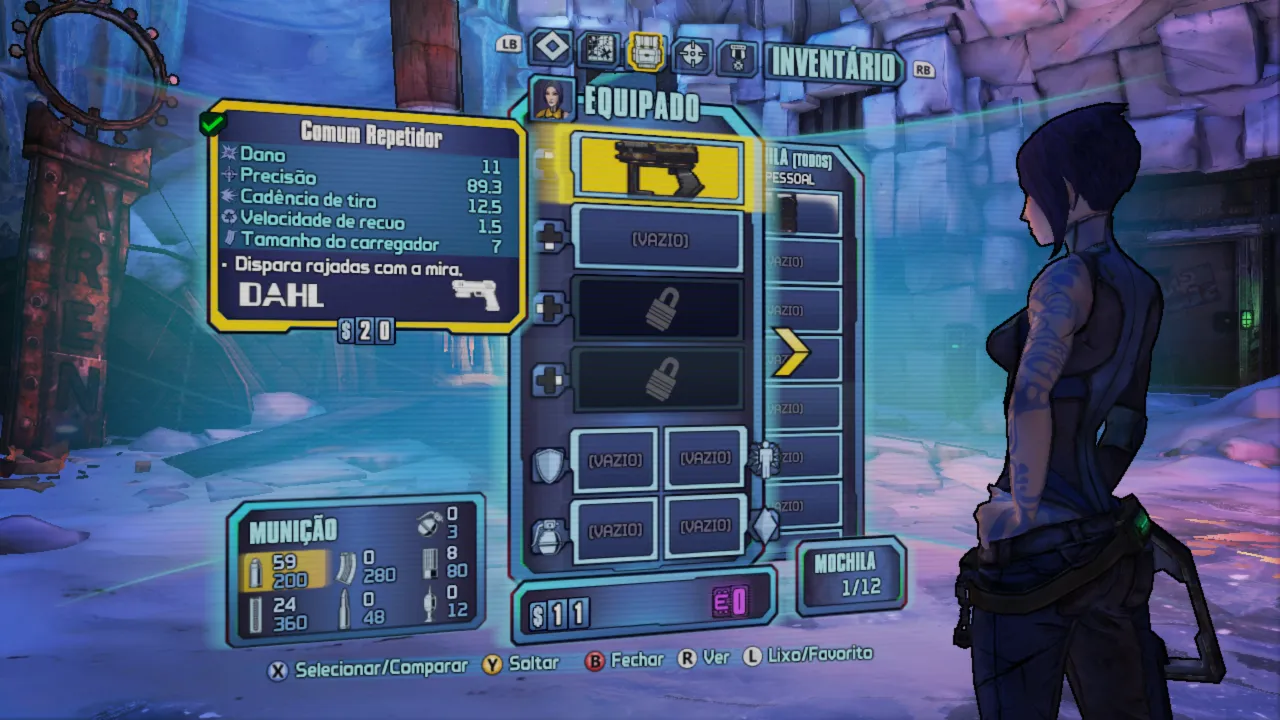Switch to the medal challenges tab
The image size is (1280, 720).
point(736,57)
